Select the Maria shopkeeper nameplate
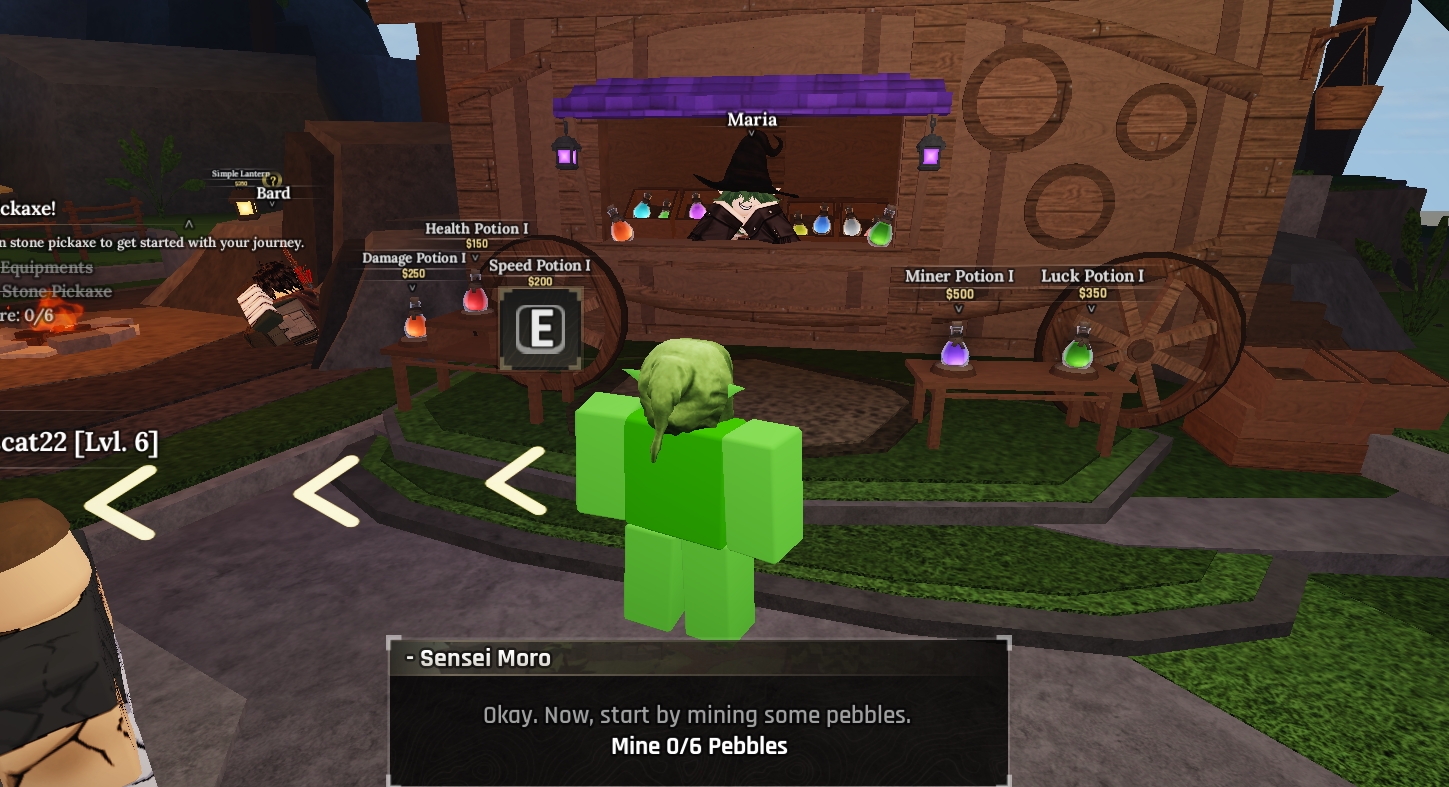 [x=752, y=118]
